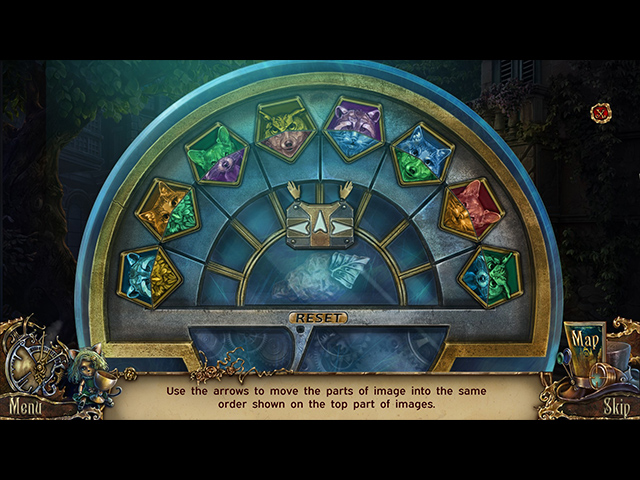Select the purple raccoon over blue tile
Screen dimensions: 640x480
[352, 128]
